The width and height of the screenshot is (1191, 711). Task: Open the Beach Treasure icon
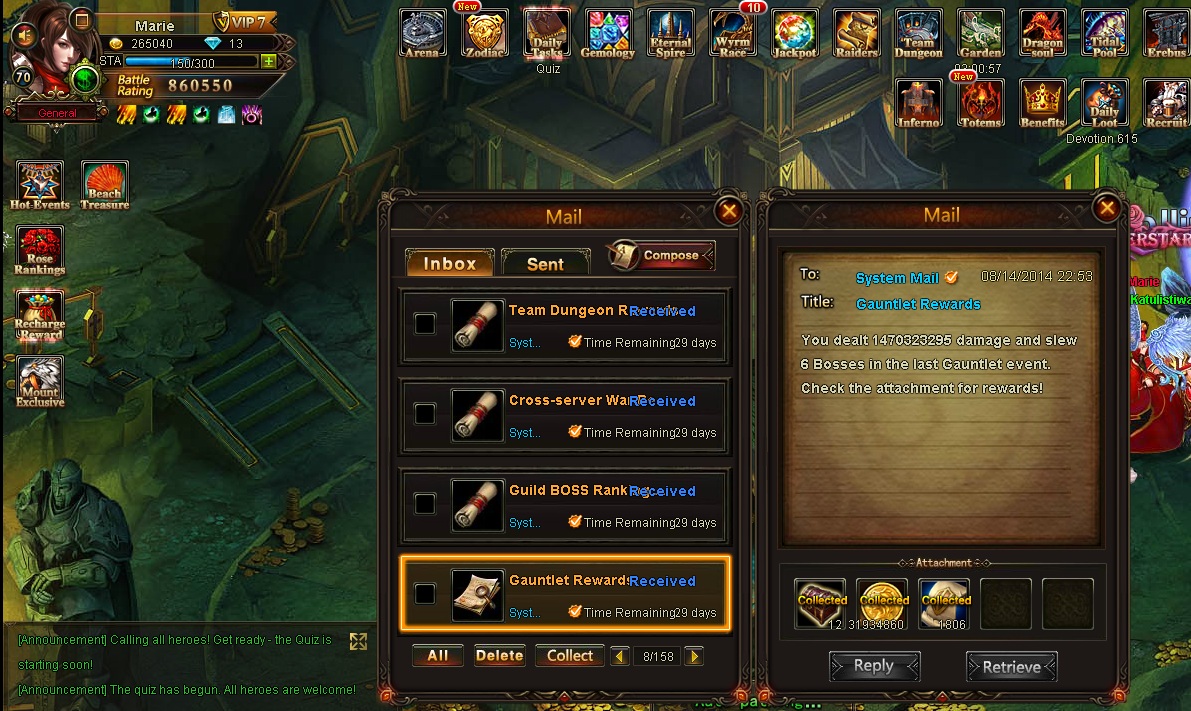(104, 185)
